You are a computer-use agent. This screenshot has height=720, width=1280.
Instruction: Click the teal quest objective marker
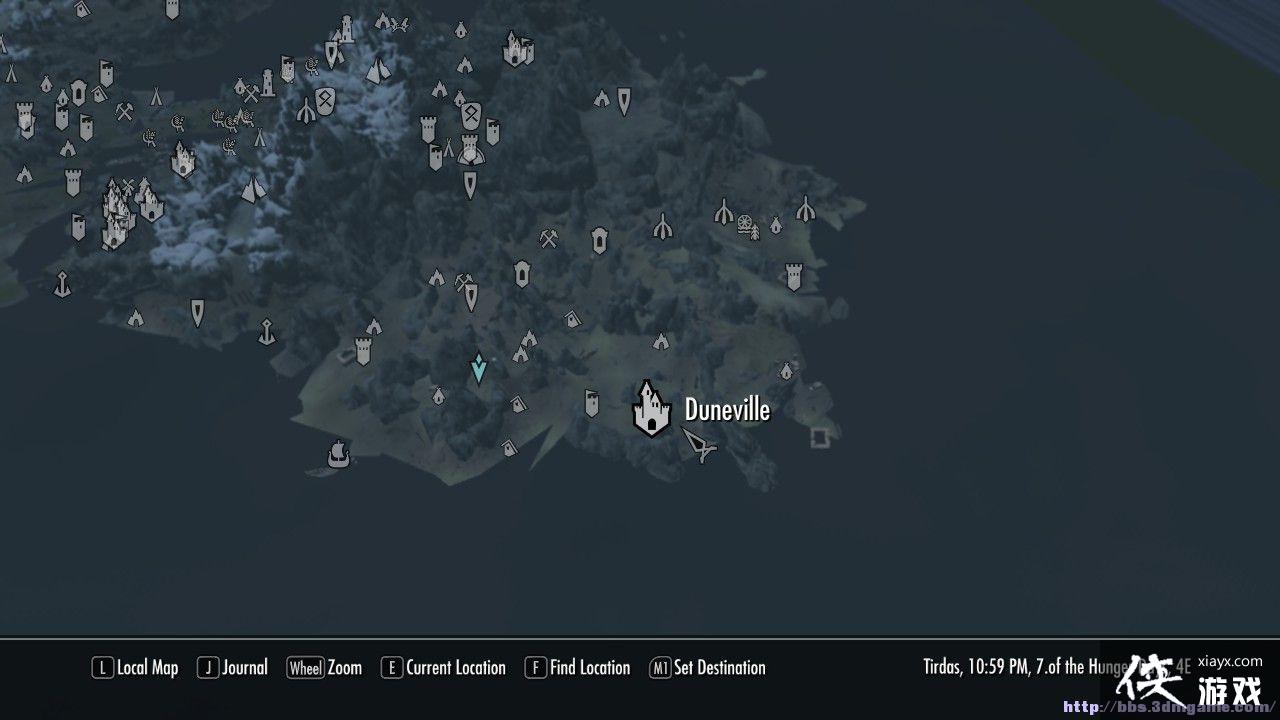pyautogui.click(x=478, y=368)
